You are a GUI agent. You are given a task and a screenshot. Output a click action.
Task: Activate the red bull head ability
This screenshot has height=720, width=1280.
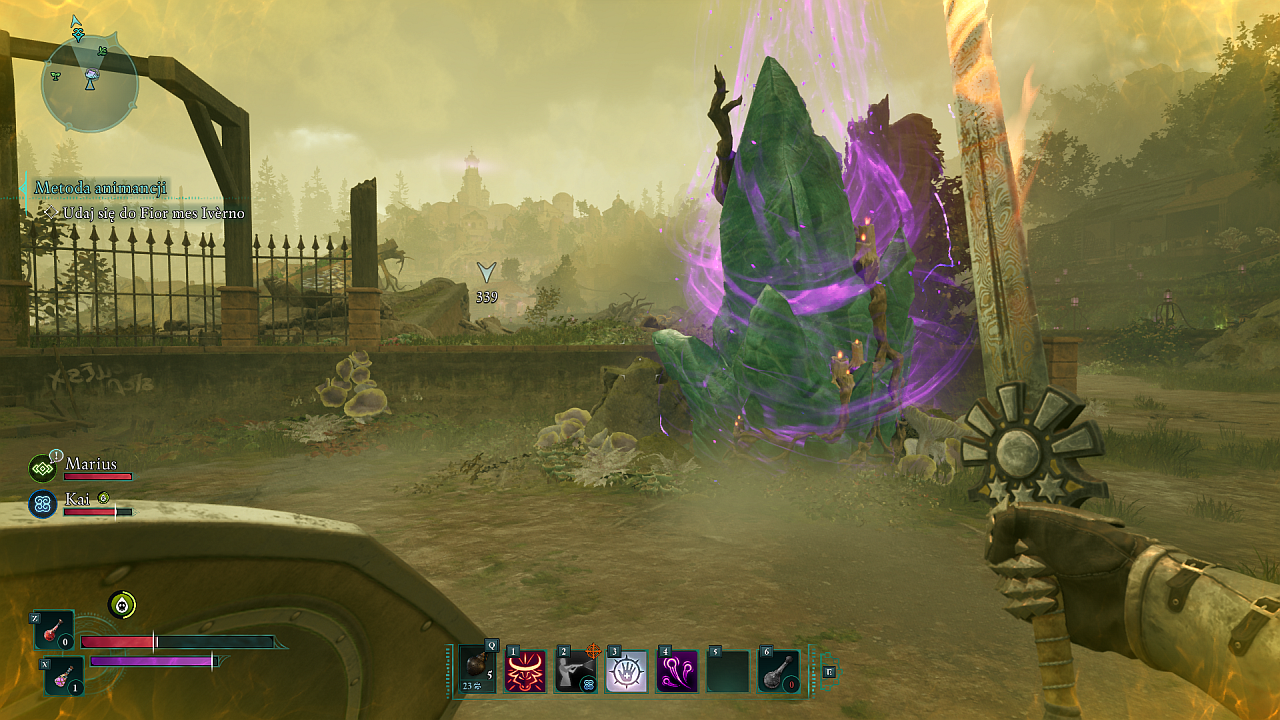pyautogui.click(x=527, y=671)
